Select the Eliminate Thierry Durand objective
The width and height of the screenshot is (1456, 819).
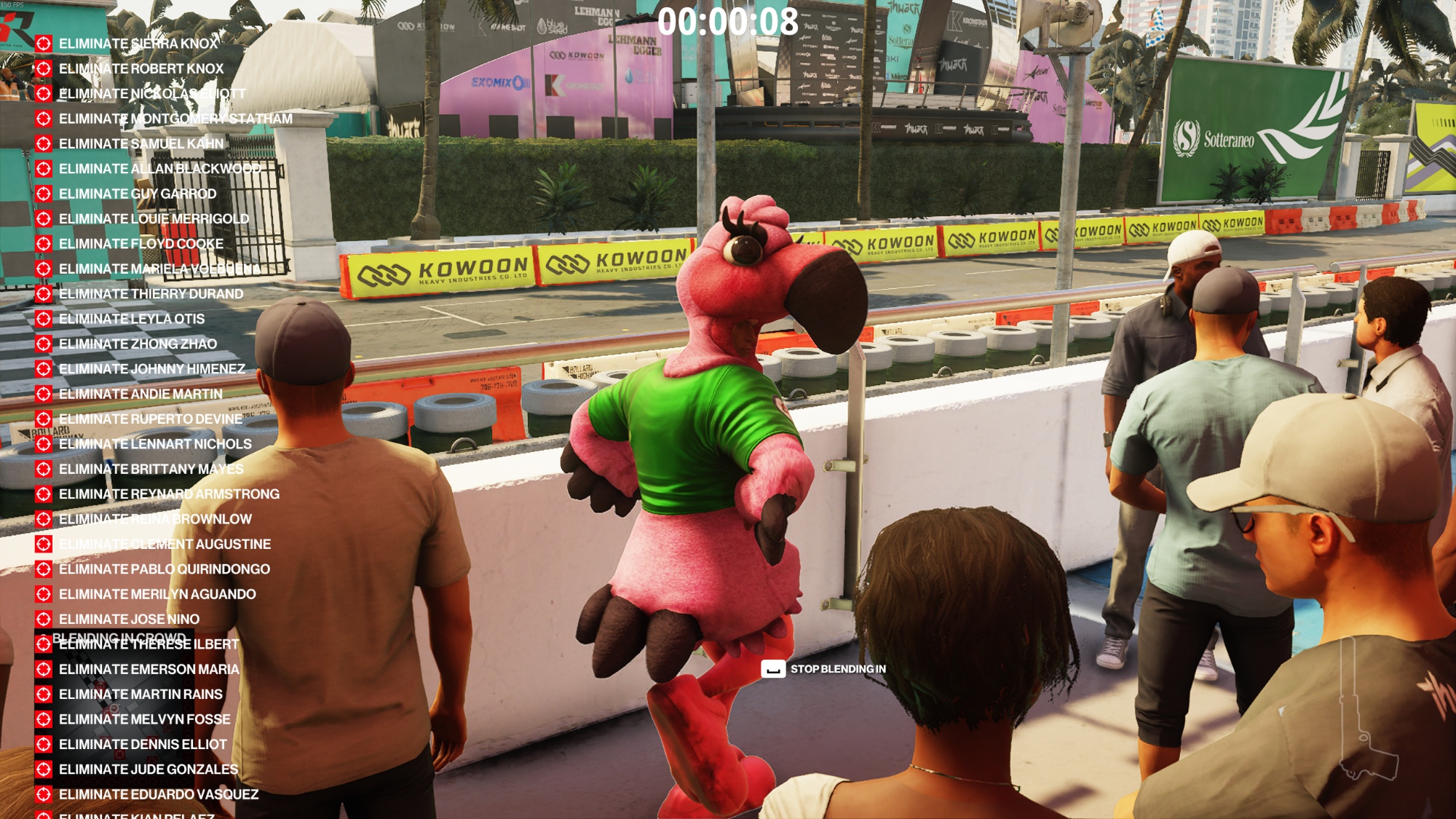click(151, 294)
